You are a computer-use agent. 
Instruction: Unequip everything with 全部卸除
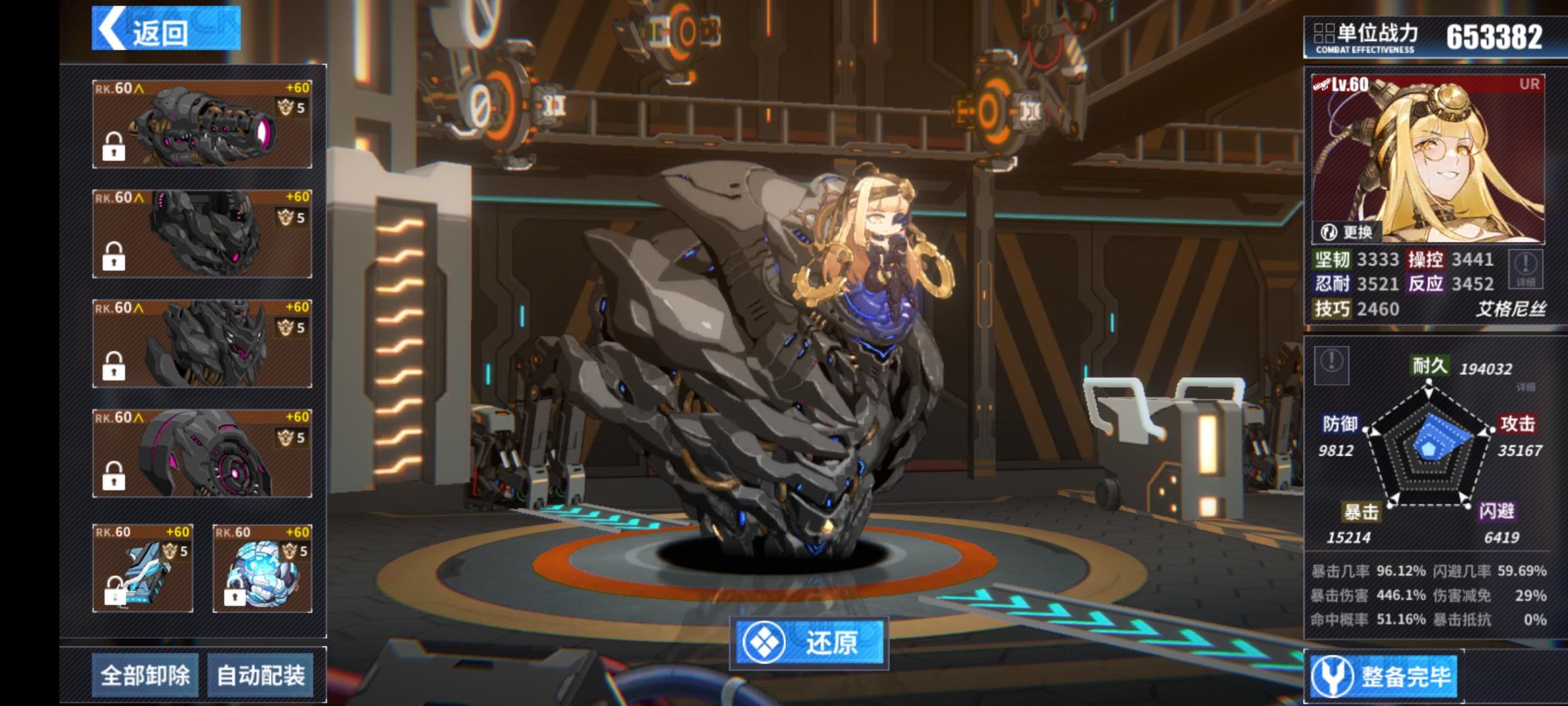[145, 675]
